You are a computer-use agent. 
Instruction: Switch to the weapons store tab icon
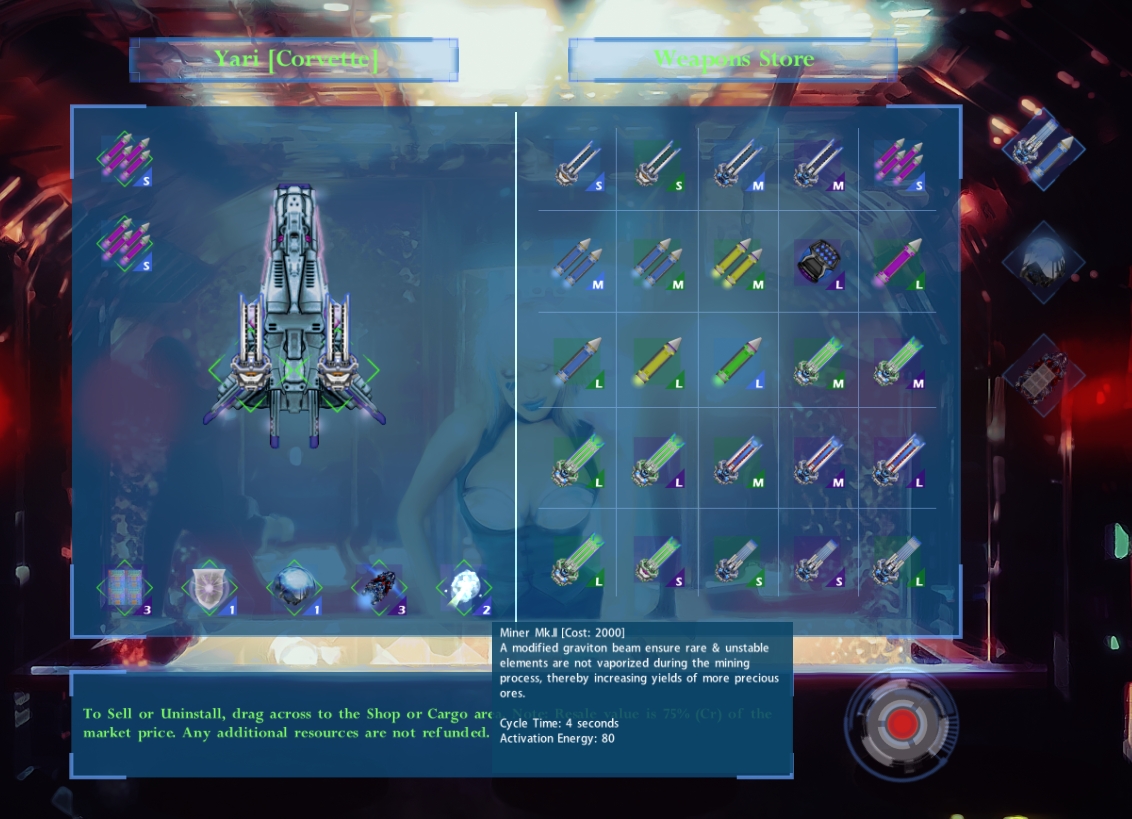coord(1044,149)
